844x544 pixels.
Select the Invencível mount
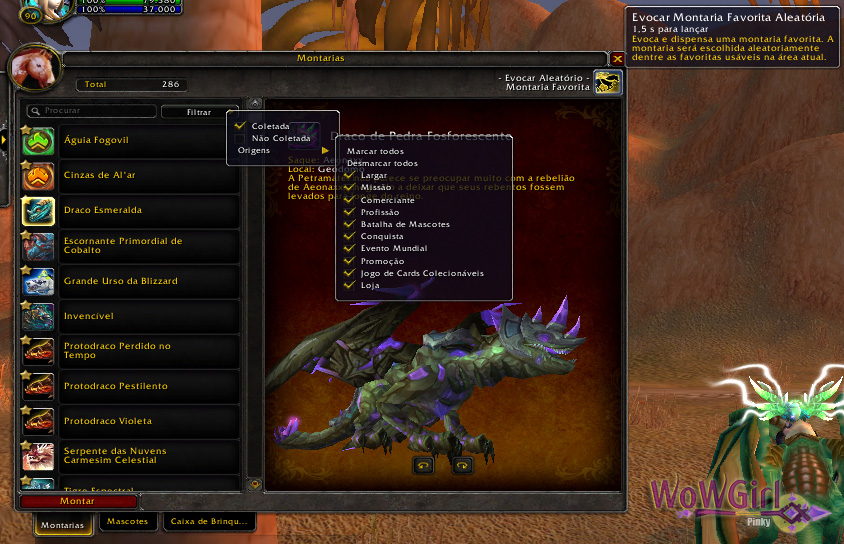coord(130,316)
